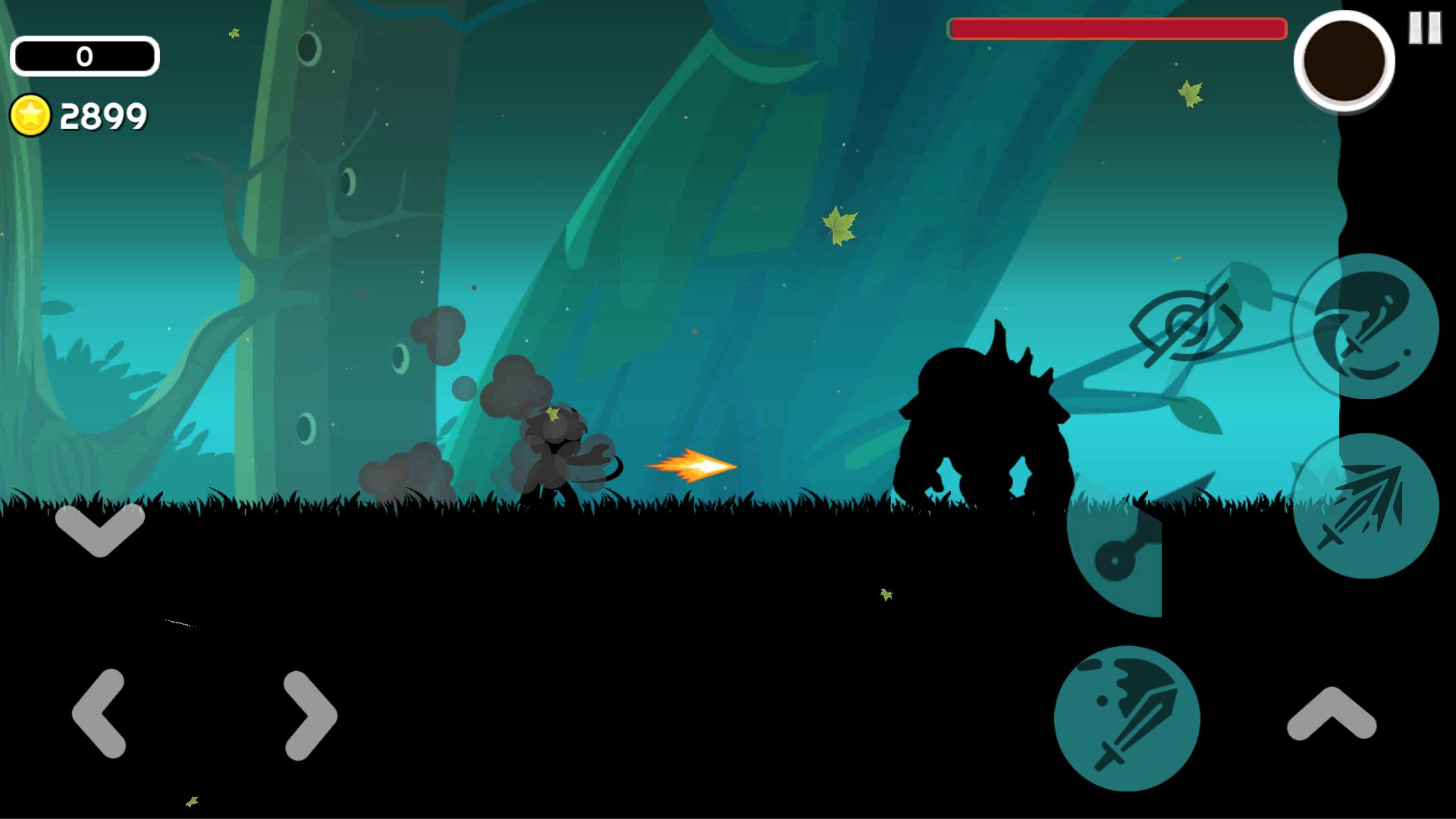Use the dash strike sword skill

(x=1365, y=506)
